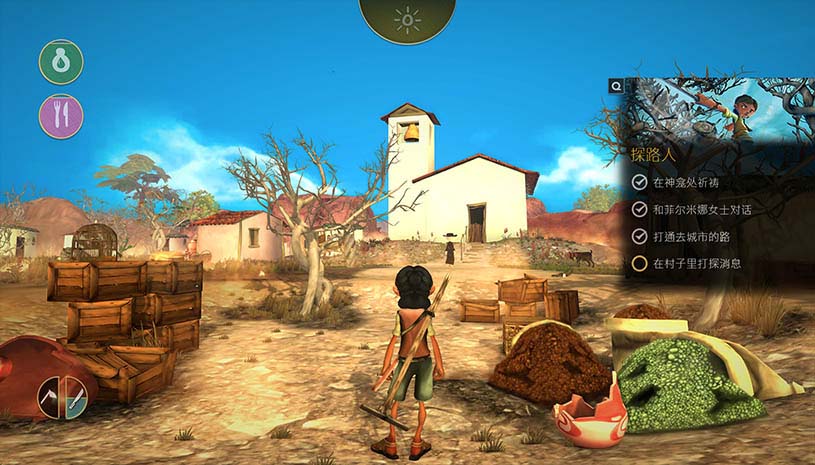Screen dimensions: 815x465
Task: Click the green water gourd thirst icon
Action: point(61,62)
